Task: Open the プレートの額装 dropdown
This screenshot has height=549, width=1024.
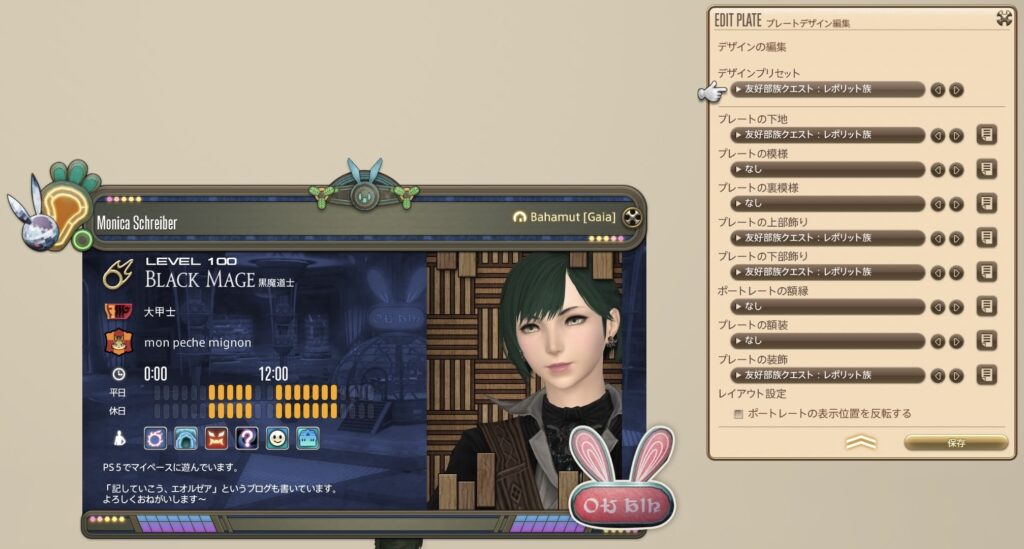Action: point(826,340)
